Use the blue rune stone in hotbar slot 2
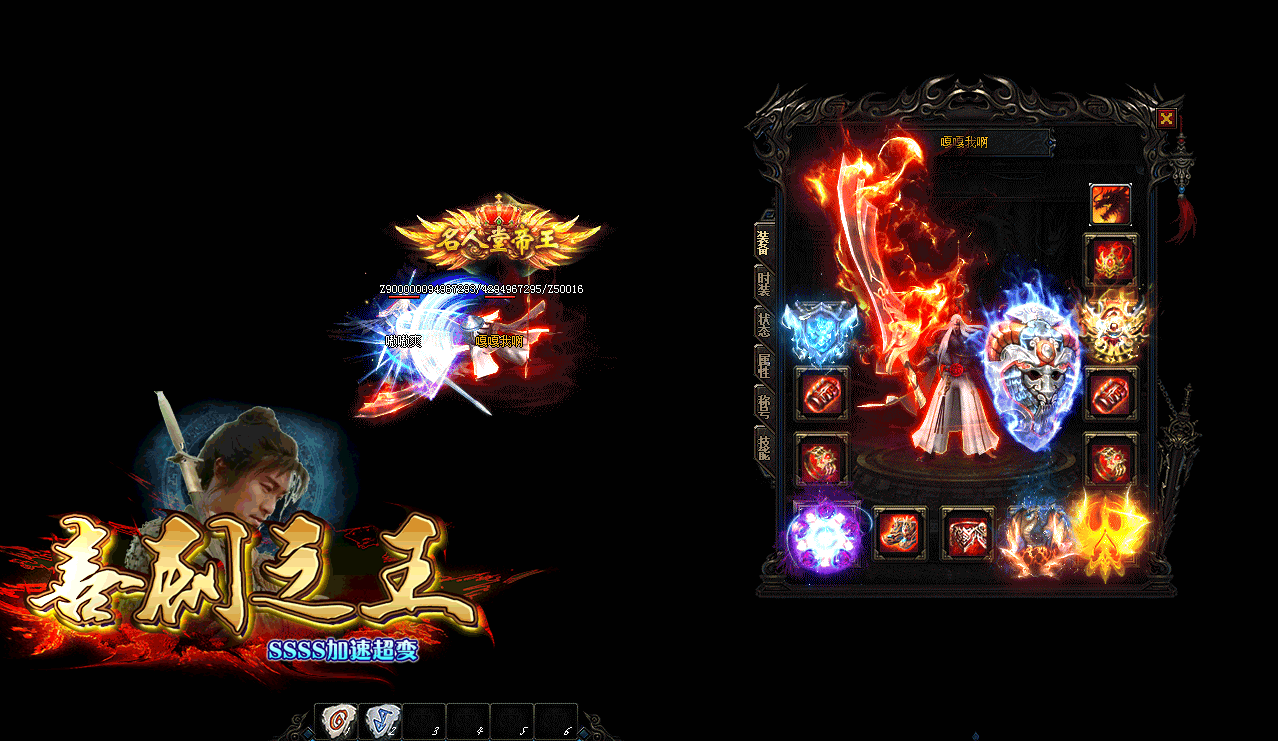This screenshot has width=1278, height=741. tap(379, 721)
